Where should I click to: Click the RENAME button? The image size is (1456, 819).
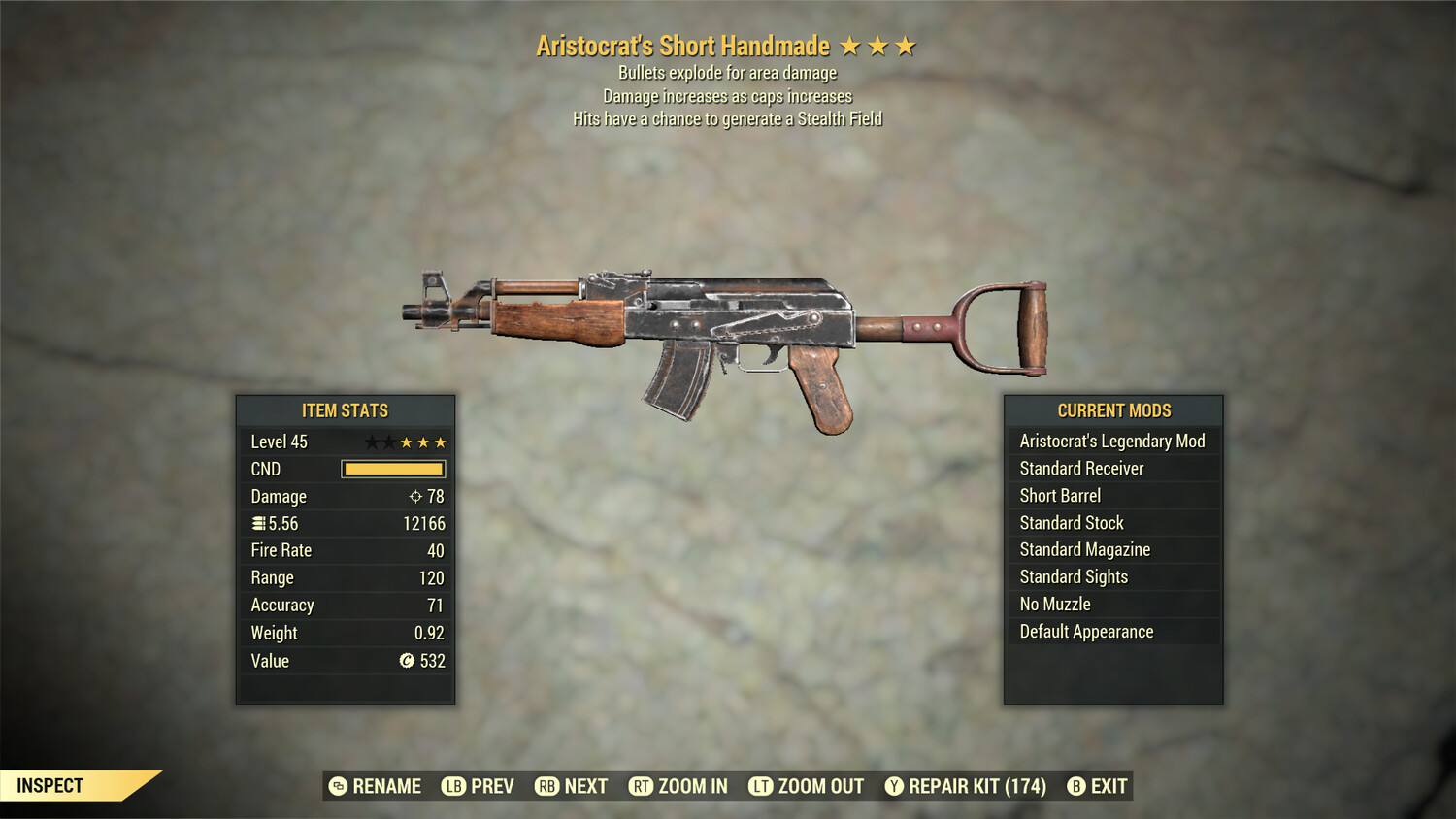386,786
